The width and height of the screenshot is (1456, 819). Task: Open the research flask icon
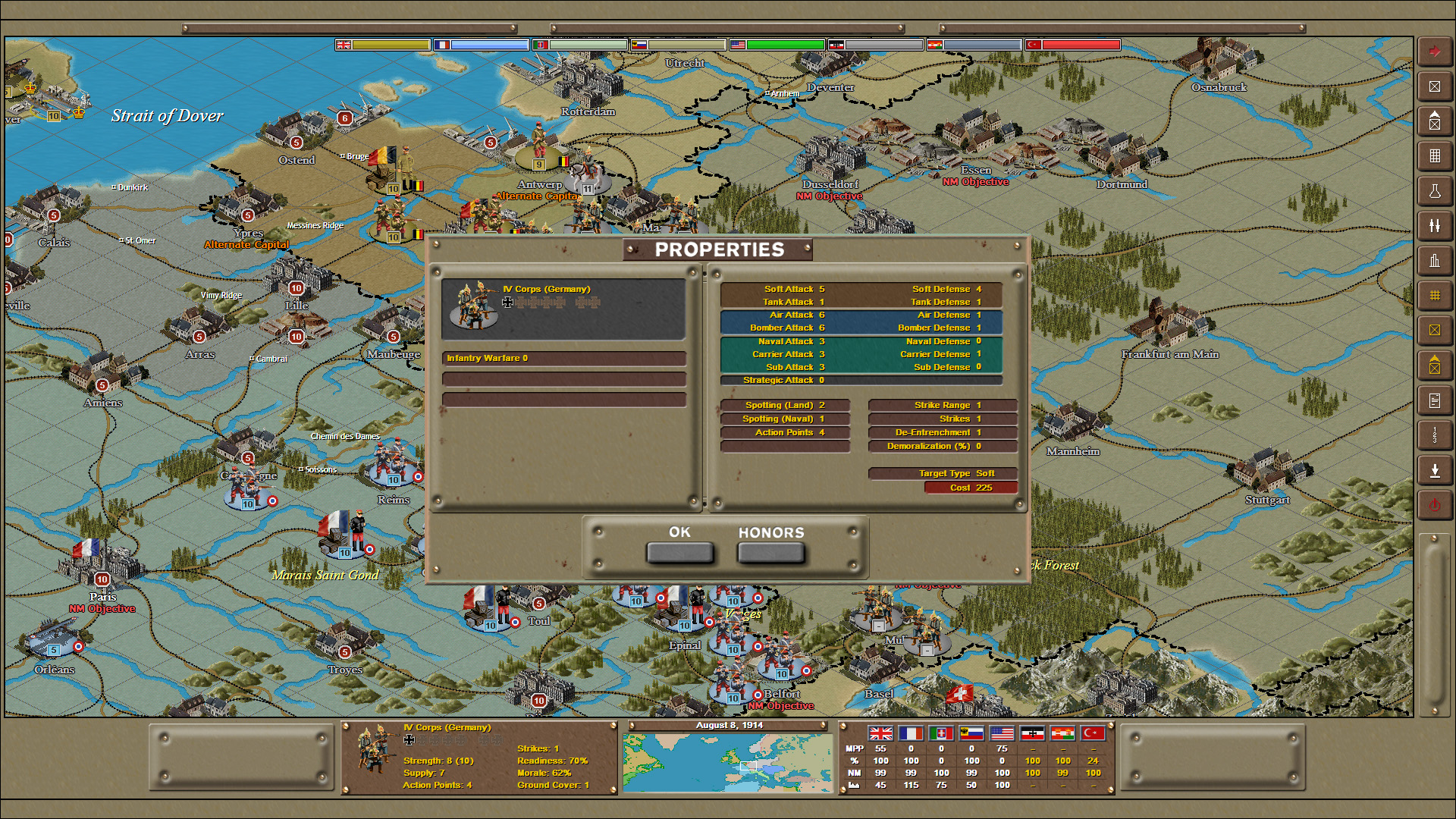point(1435,191)
